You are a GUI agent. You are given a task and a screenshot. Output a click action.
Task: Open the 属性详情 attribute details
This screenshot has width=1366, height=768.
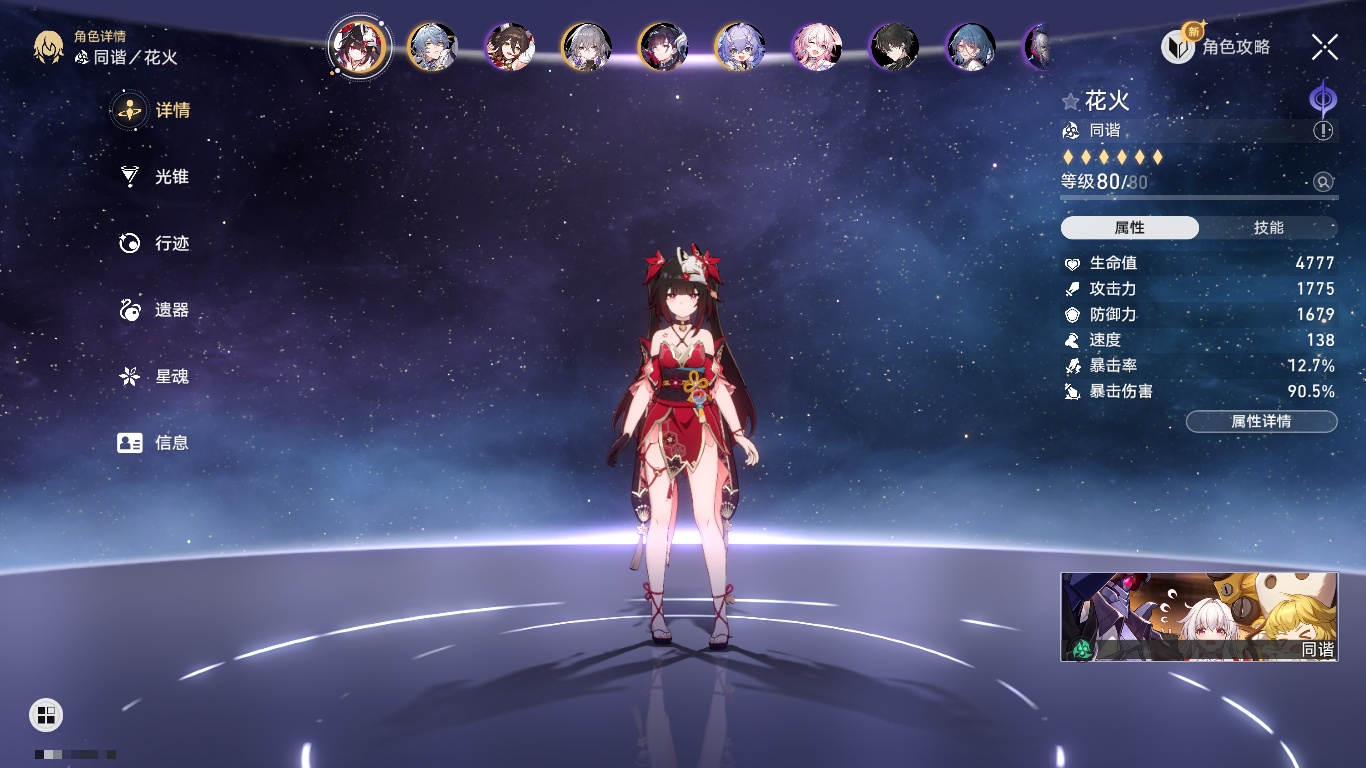point(1261,421)
